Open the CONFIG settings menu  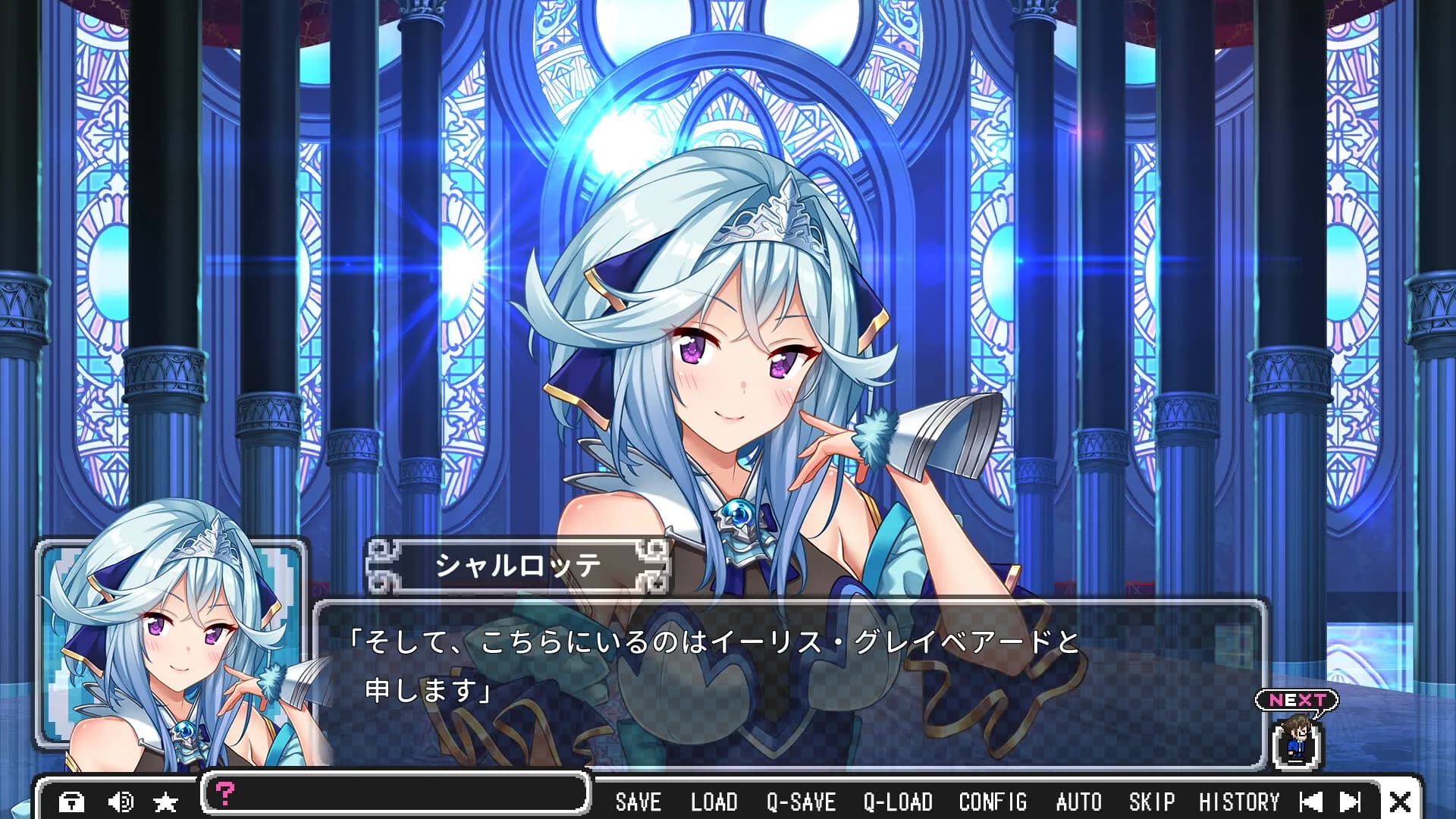point(993,802)
